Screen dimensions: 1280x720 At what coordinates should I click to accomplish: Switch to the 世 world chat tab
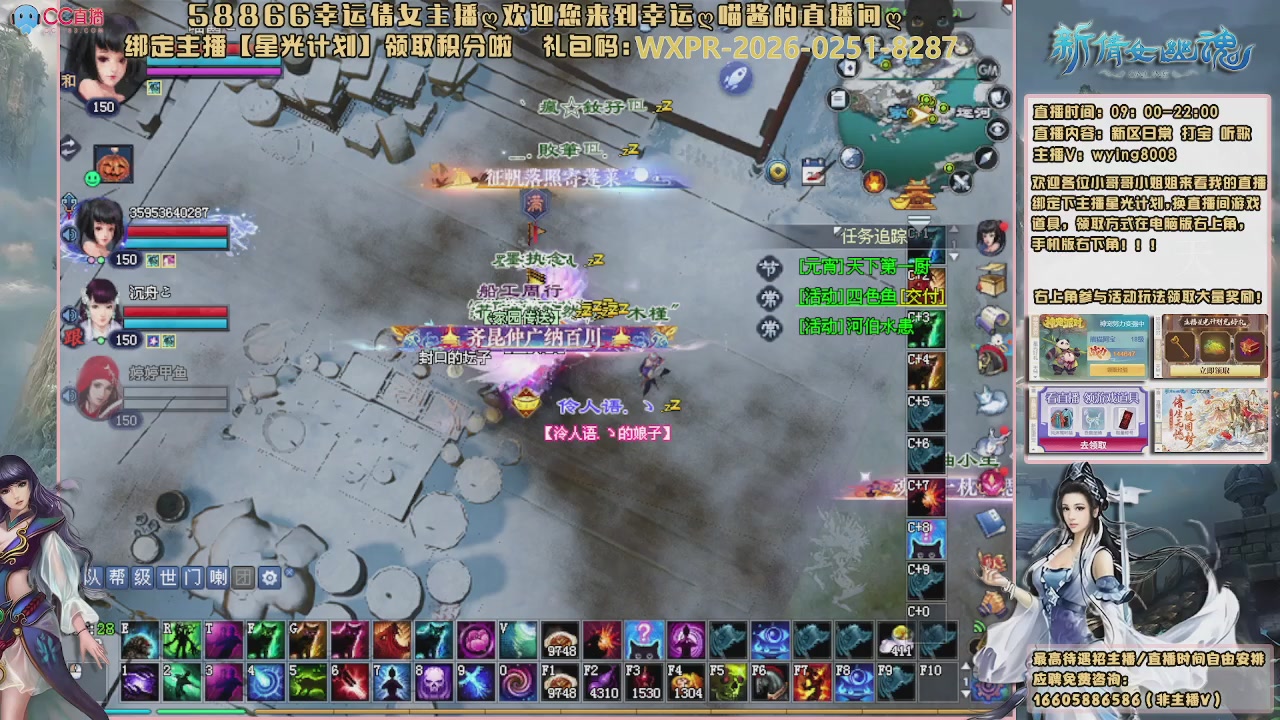click(168, 576)
